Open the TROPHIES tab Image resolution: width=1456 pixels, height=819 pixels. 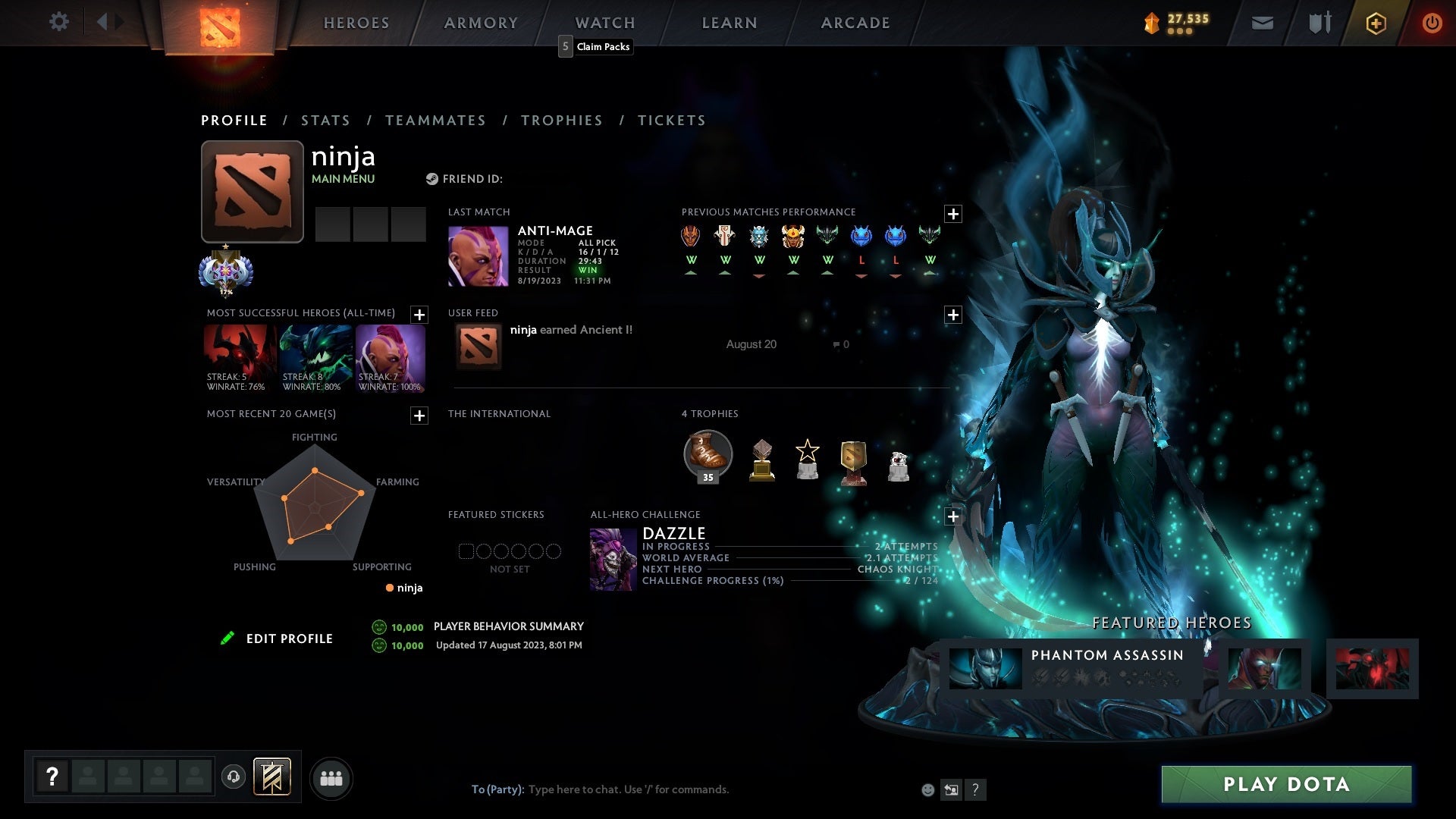561,120
